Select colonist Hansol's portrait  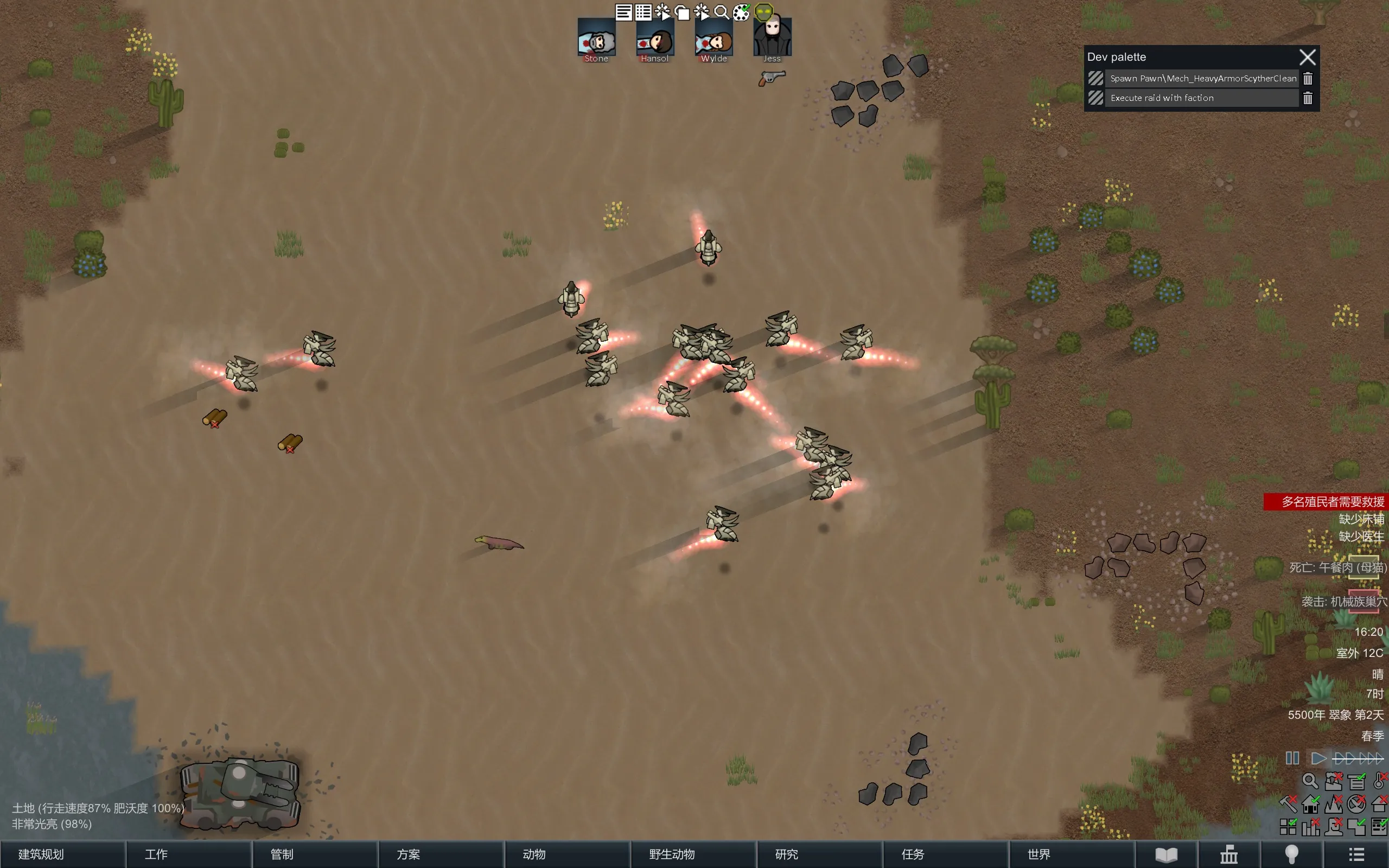click(655, 39)
